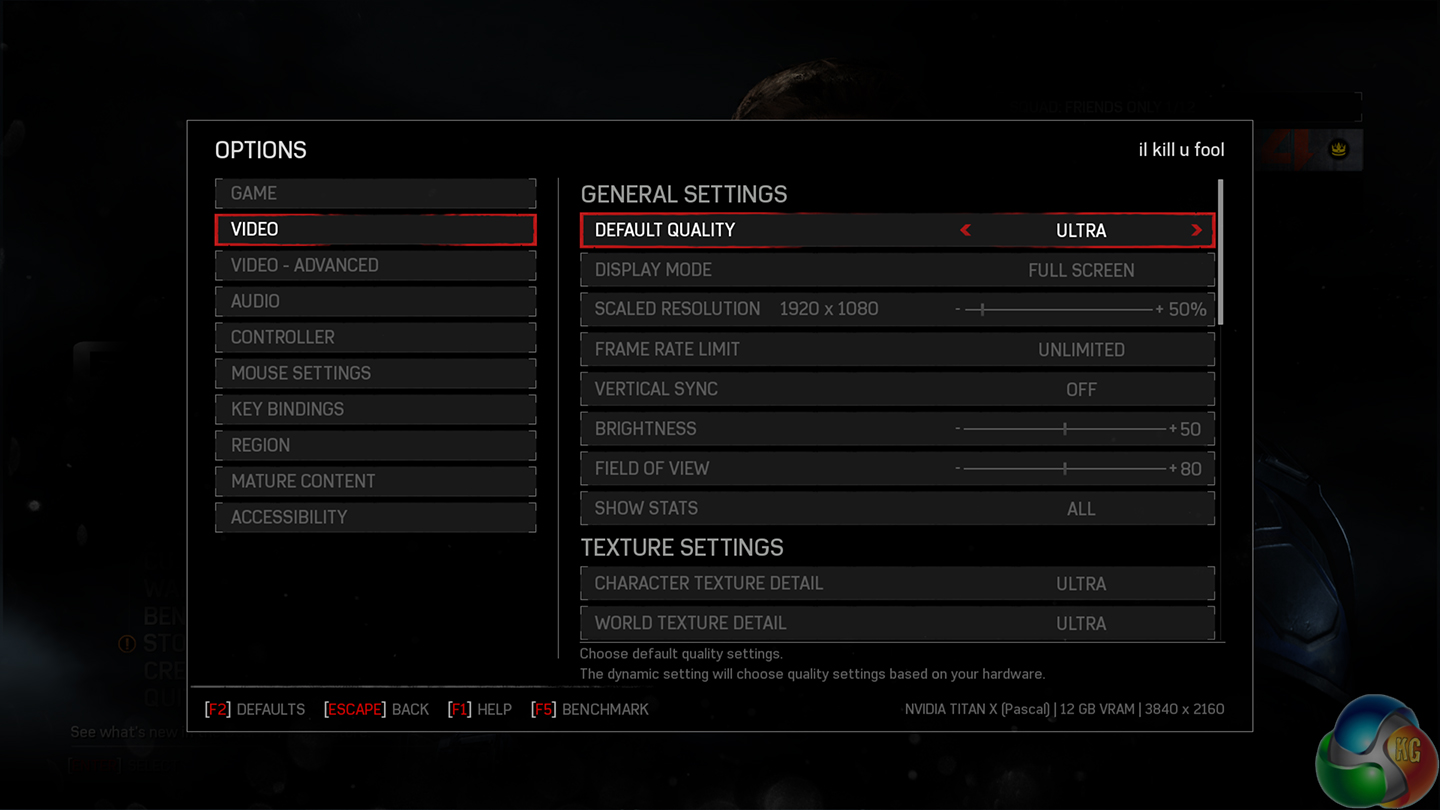Open the Game options category

coord(375,193)
